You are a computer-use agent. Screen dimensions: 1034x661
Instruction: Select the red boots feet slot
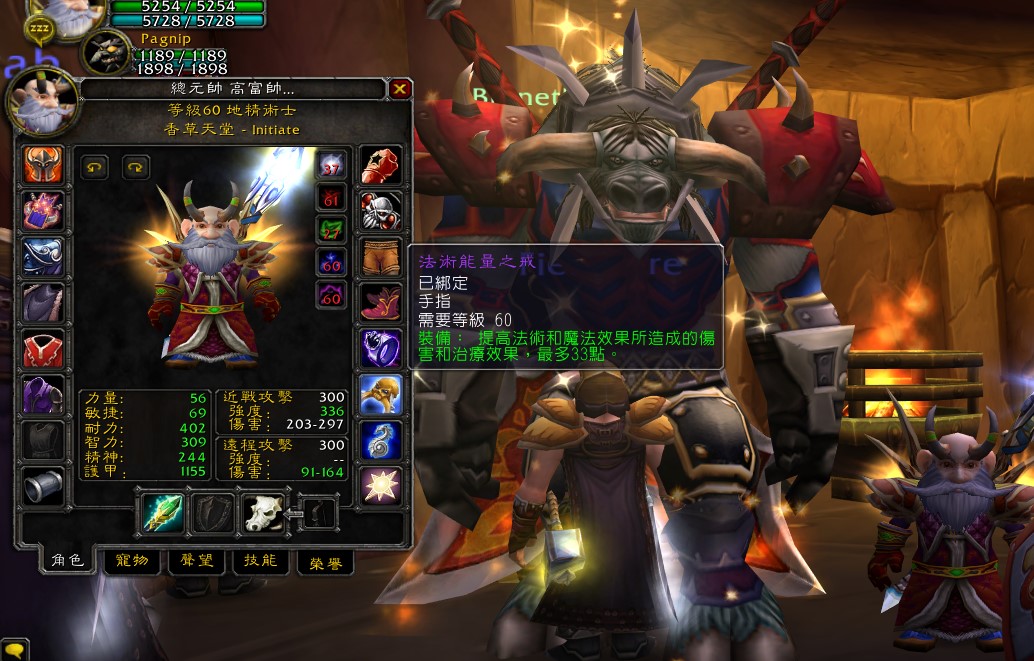pos(381,303)
